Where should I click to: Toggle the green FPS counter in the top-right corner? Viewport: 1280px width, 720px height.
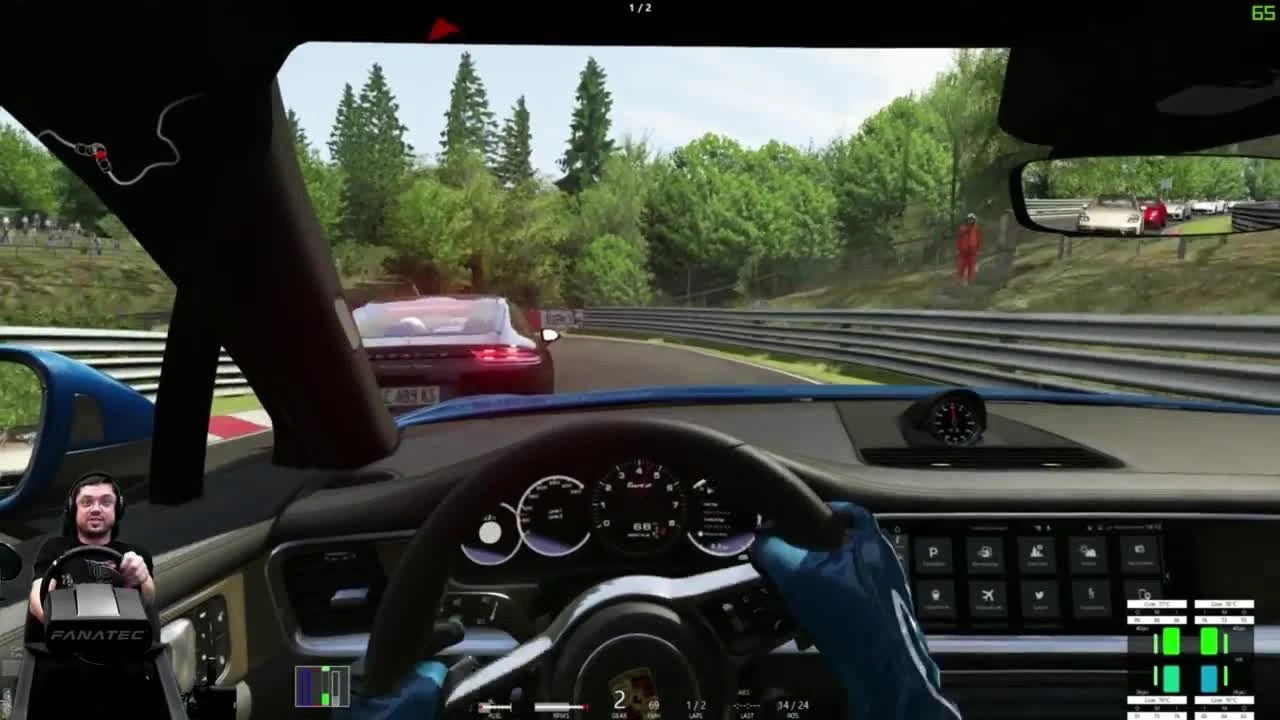(x=1262, y=14)
